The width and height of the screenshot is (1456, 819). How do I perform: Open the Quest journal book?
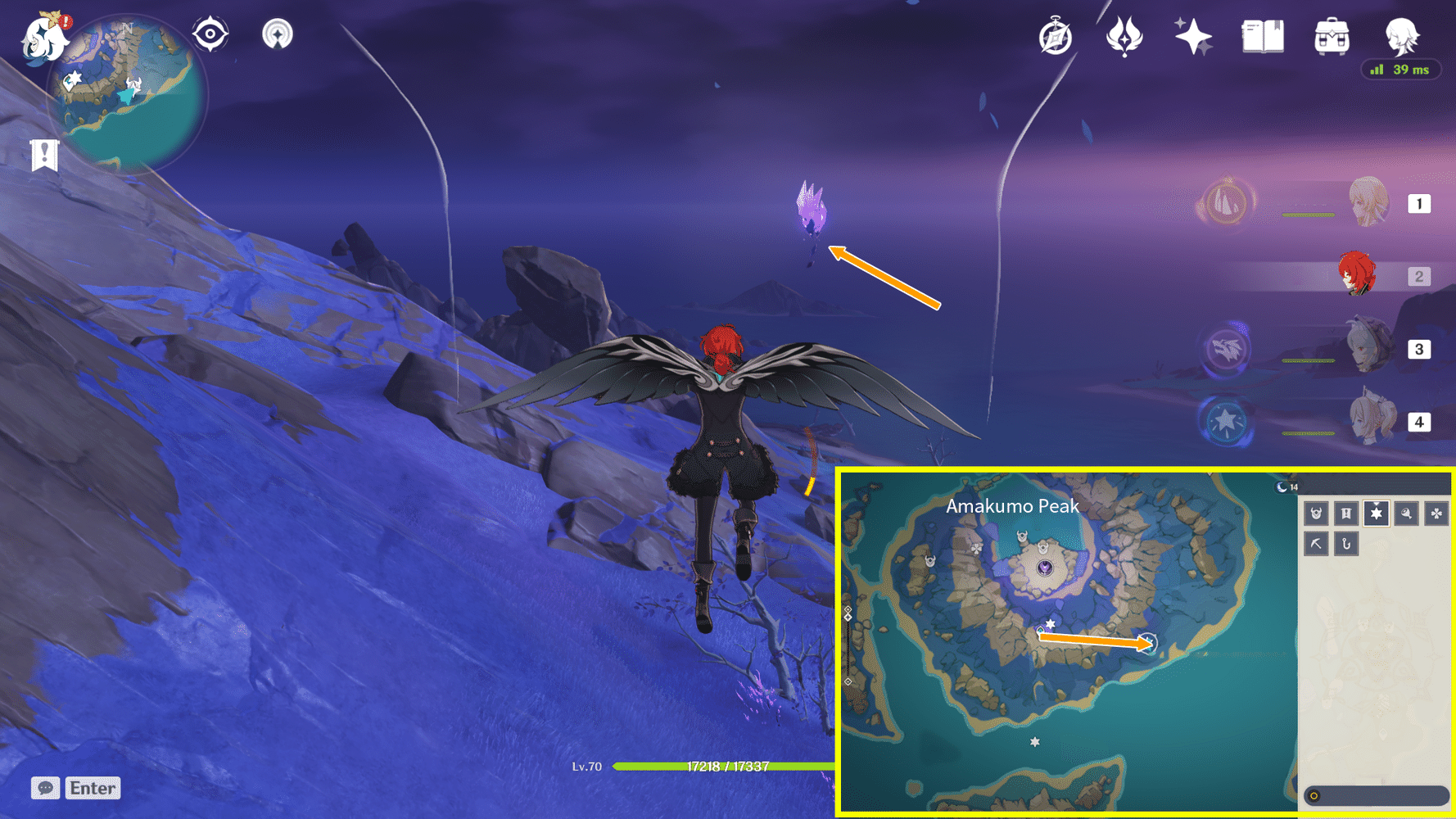pyautogui.click(x=1261, y=36)
